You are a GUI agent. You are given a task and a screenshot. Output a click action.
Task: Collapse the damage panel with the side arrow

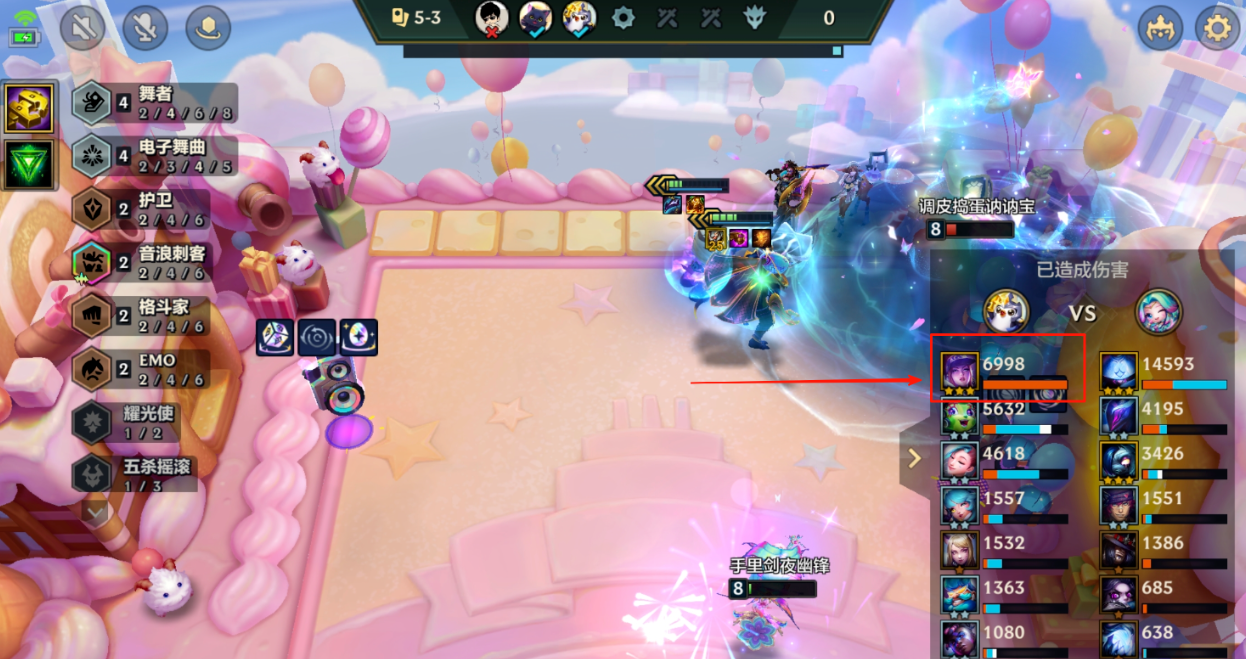[x=914, y=459]
